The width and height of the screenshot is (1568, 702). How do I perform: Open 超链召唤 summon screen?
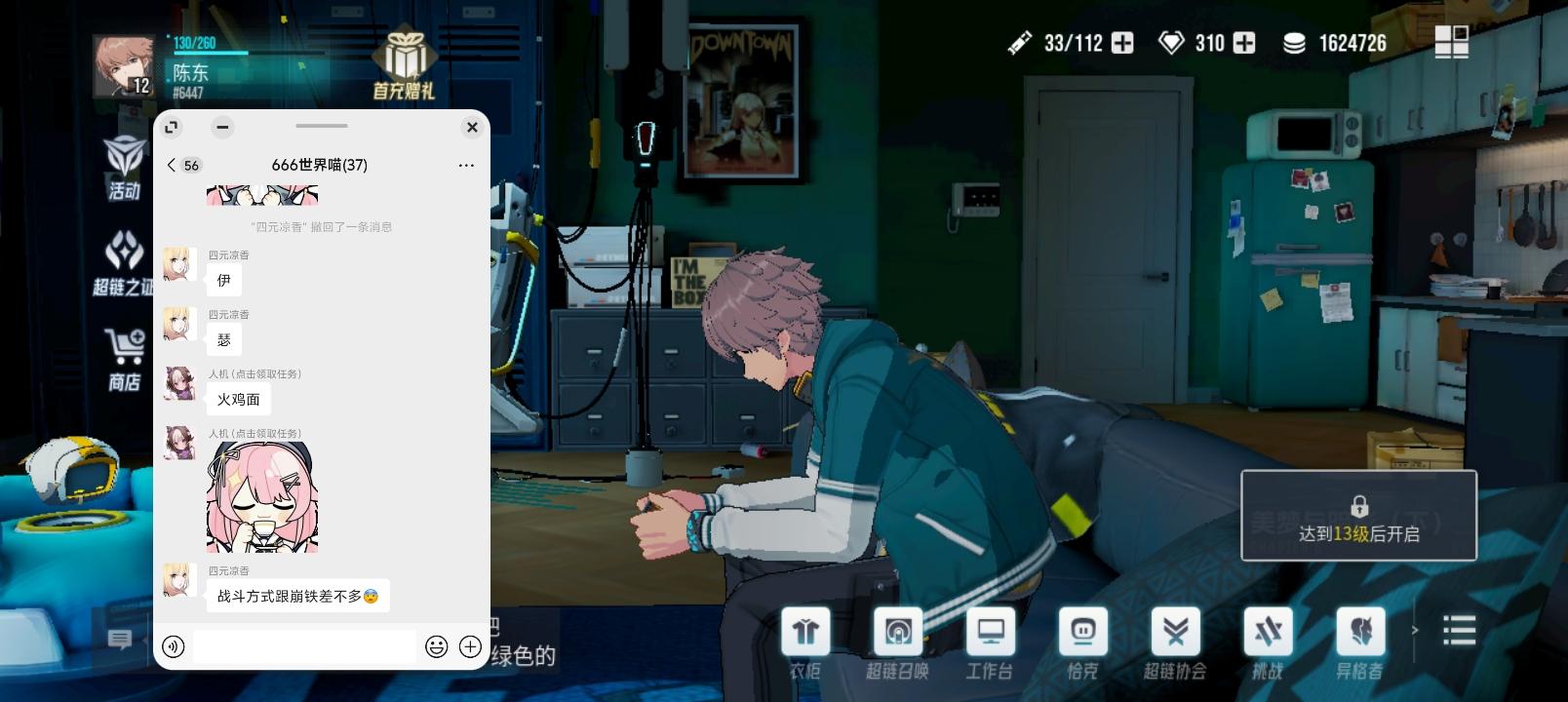click(x=898, y=639)
